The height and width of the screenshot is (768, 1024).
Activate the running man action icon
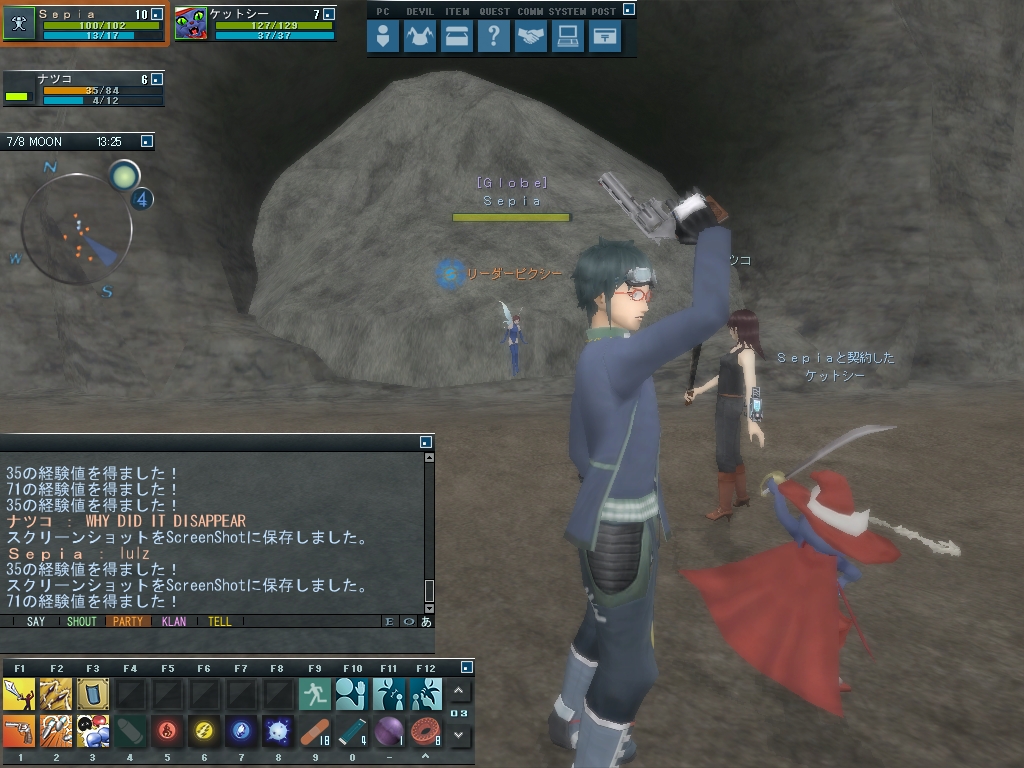coord(315,693)
